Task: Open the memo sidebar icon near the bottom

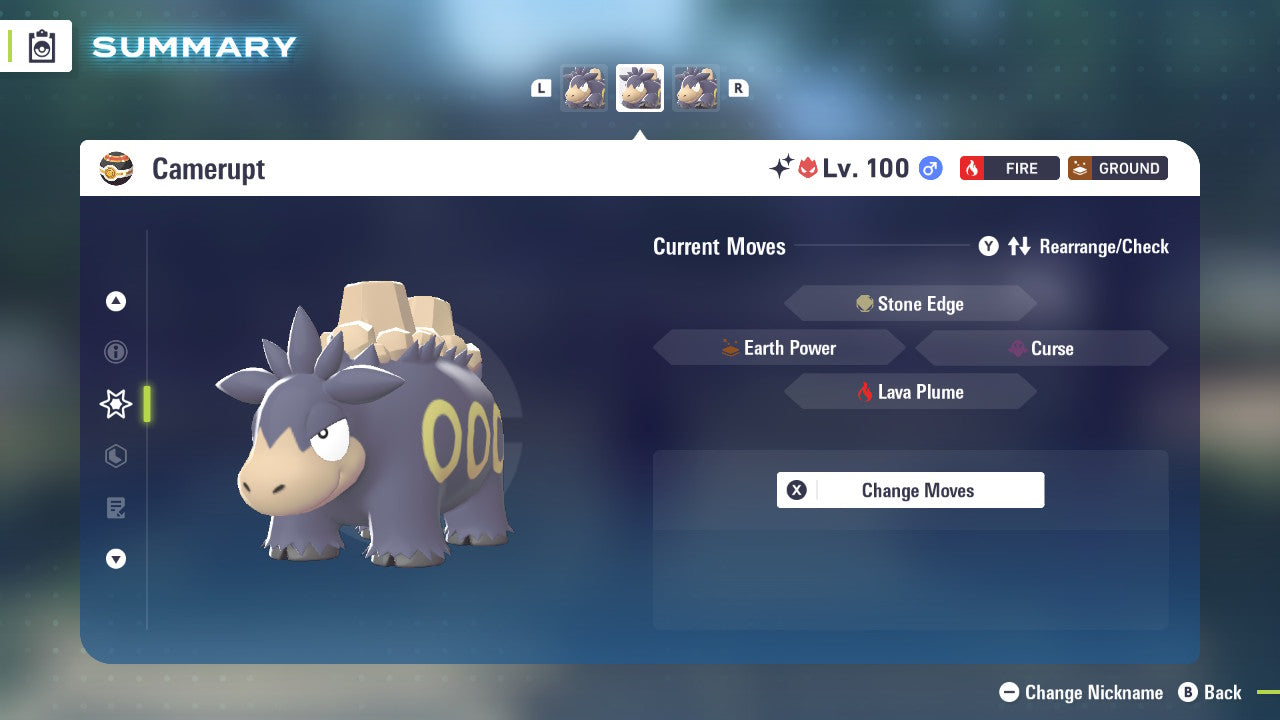Action: coord(115,508)
